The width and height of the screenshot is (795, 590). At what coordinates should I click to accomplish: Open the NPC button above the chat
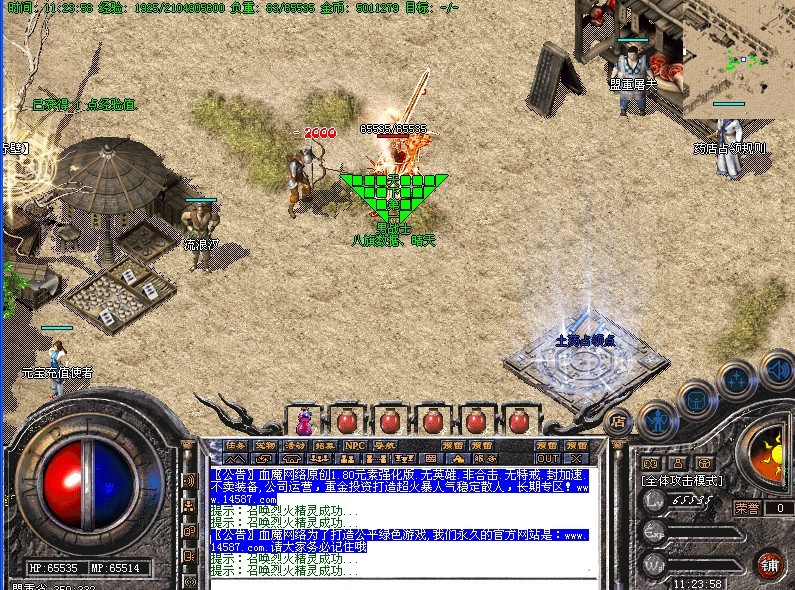click(355, 445)
